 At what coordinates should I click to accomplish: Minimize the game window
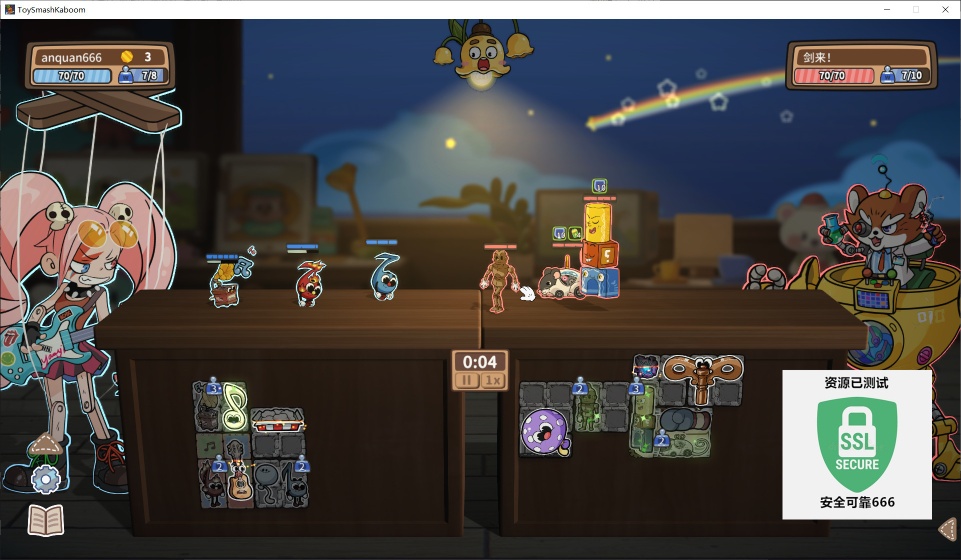click(x=886, y=9)
